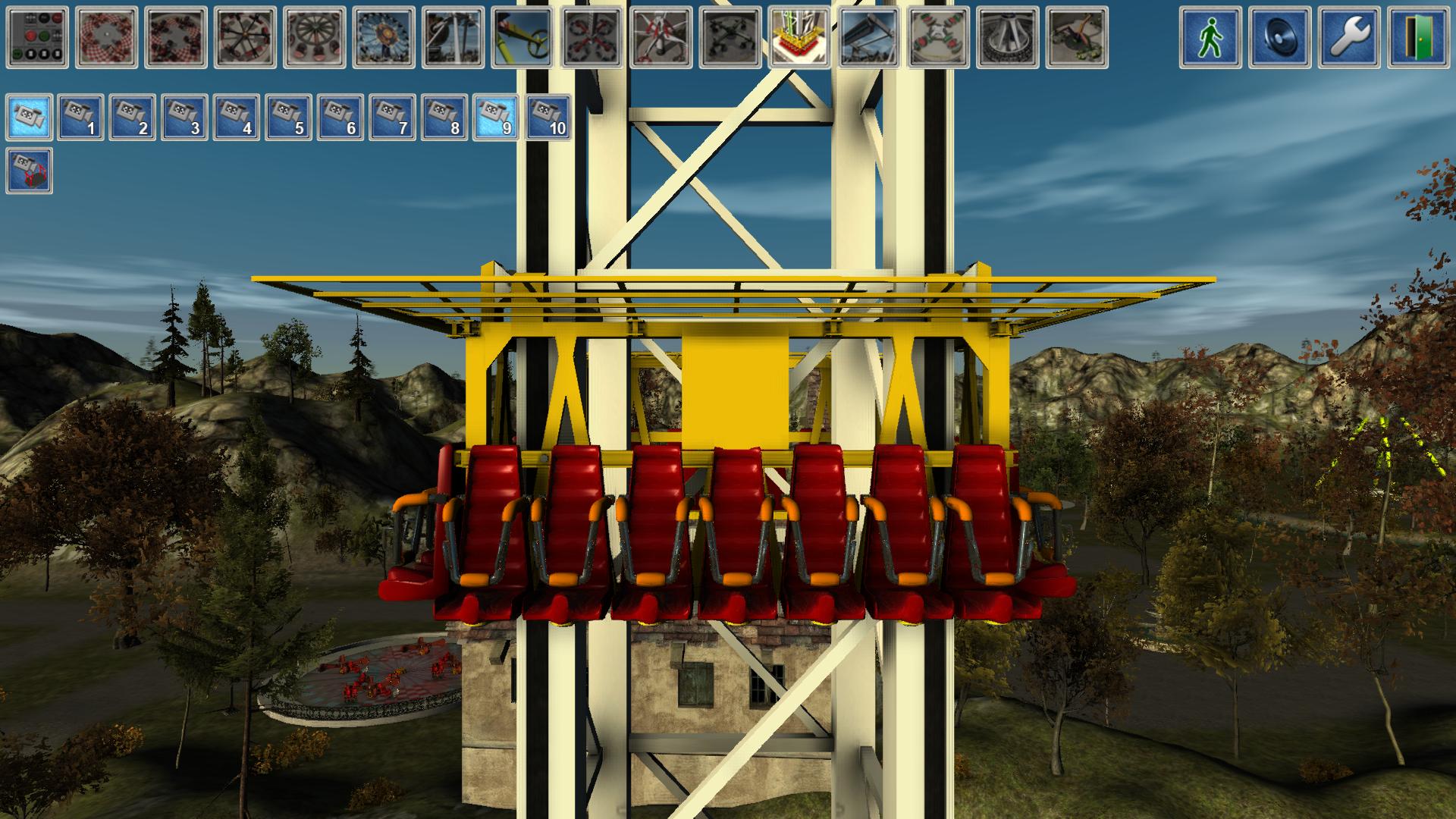
Task: Switch to camera 2
Action: [x=133, y=117]
